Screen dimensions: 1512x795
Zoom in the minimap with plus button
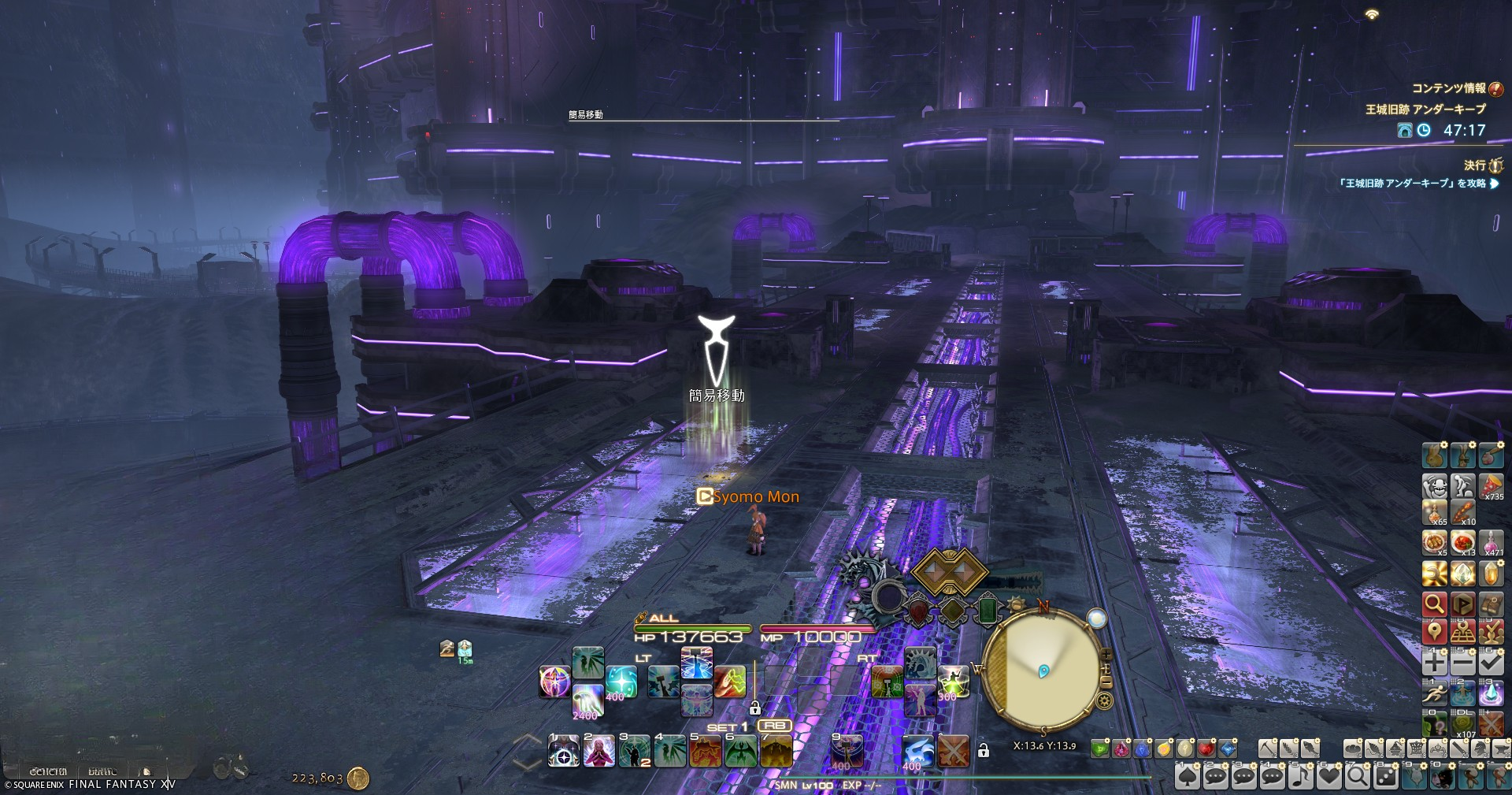click(x=1106, y=655)
